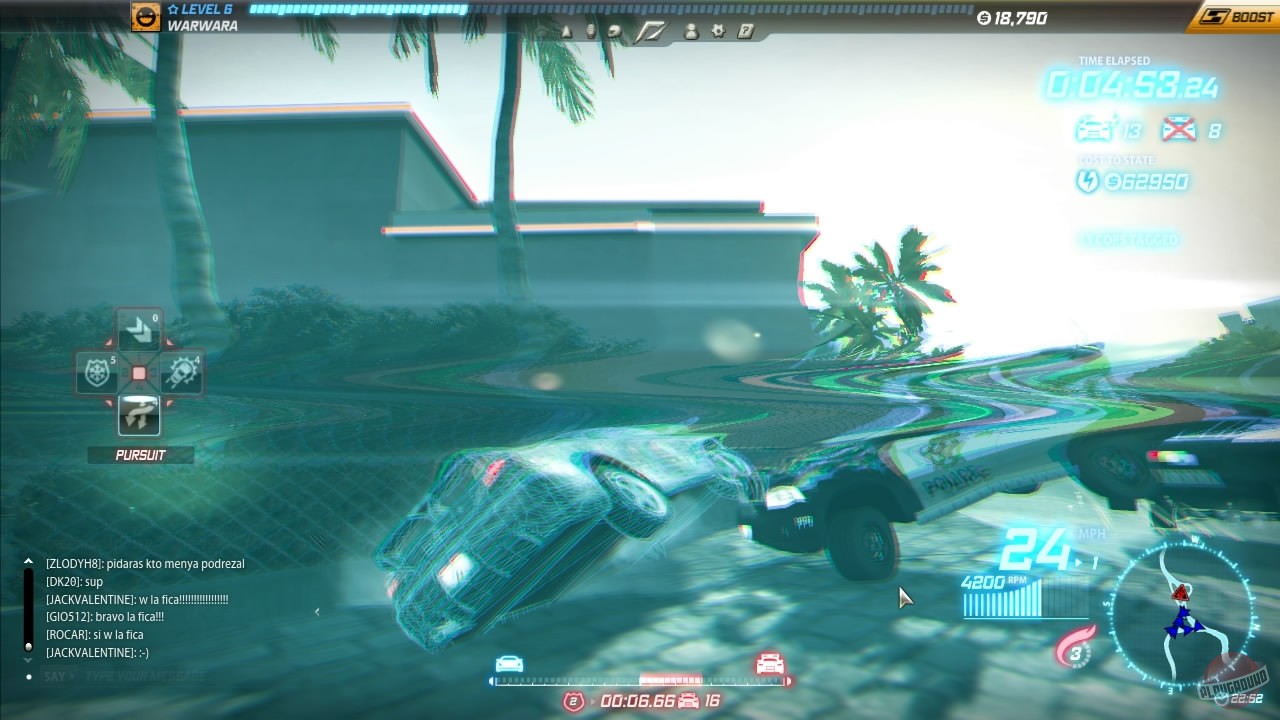Click the NFS World logo emblem
The width and height of the screenshot is (1280, 720).
[650, 29]
